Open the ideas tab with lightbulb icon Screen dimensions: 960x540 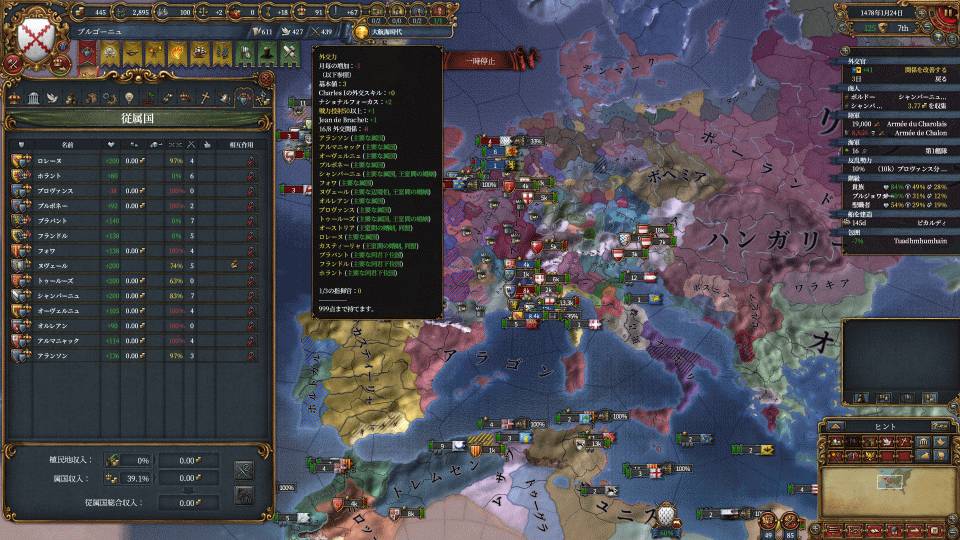(128, 98)
